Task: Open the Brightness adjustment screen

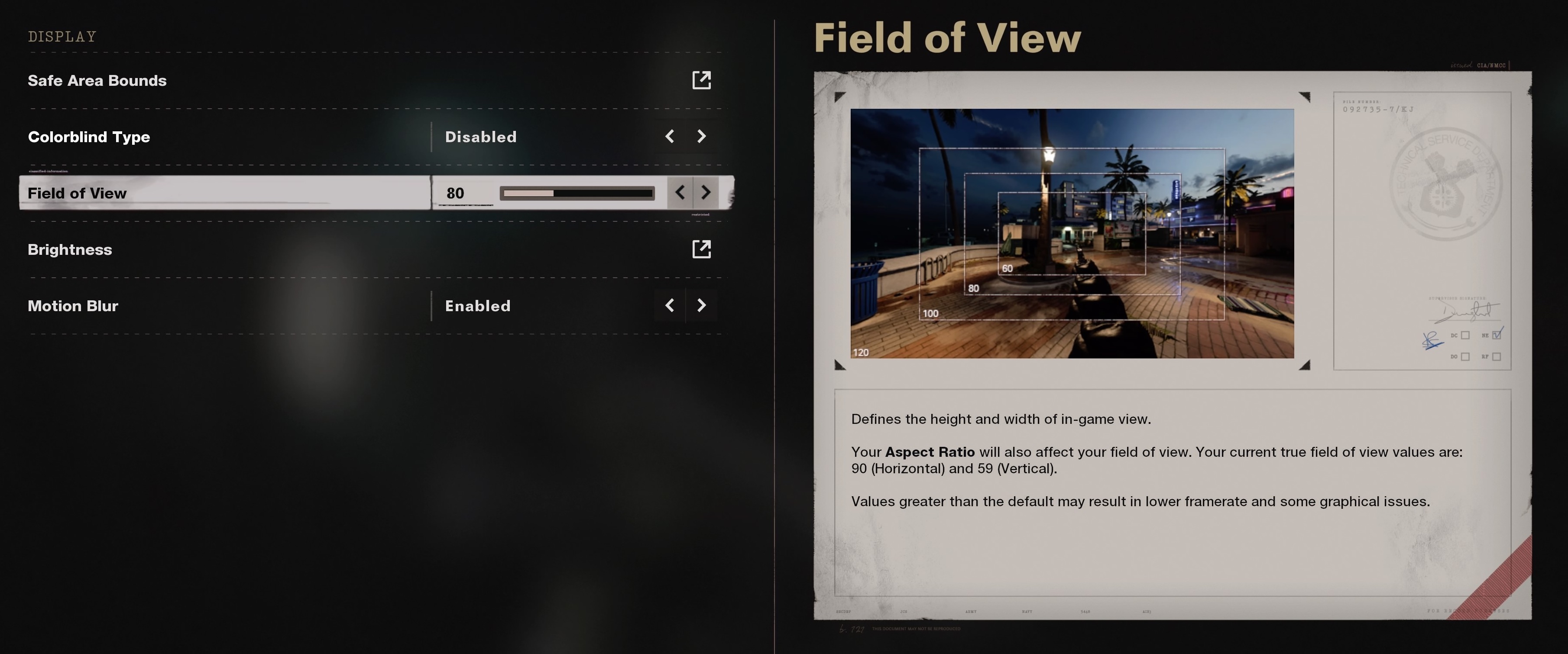Action: click(70, 250)
